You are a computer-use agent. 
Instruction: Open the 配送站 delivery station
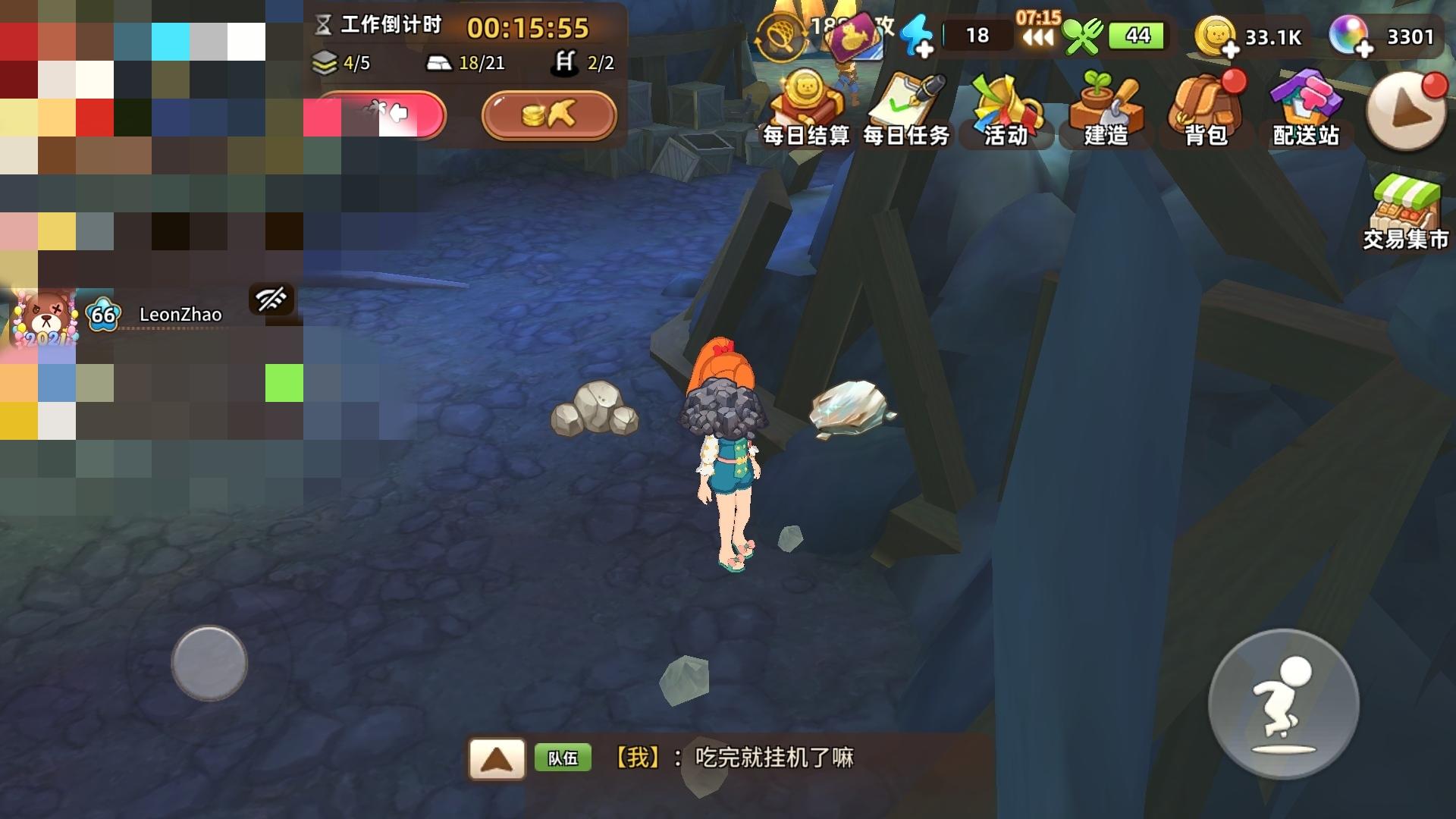tap(1304, 106)
